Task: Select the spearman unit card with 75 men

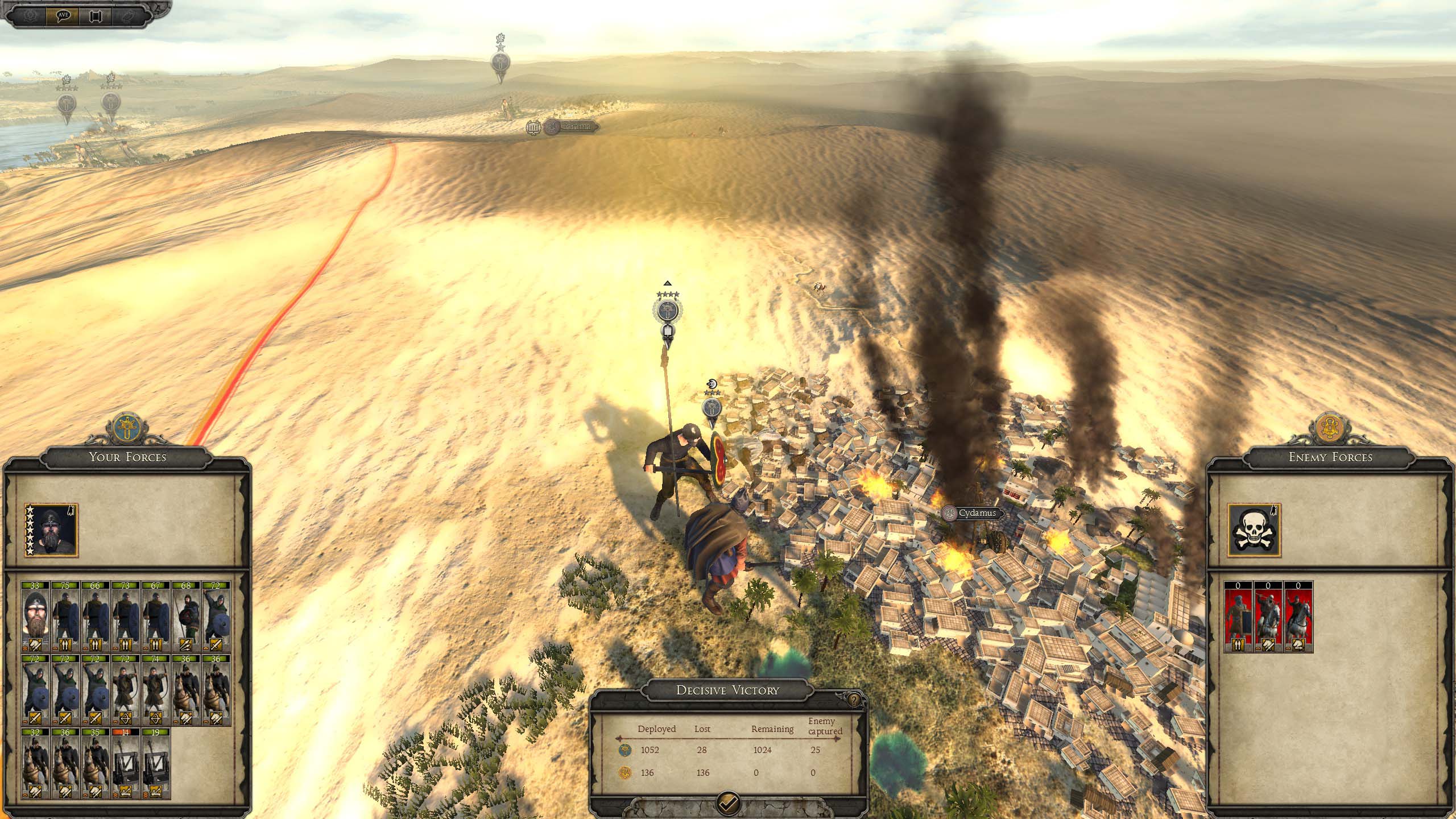Action: [x=66, y=617]
